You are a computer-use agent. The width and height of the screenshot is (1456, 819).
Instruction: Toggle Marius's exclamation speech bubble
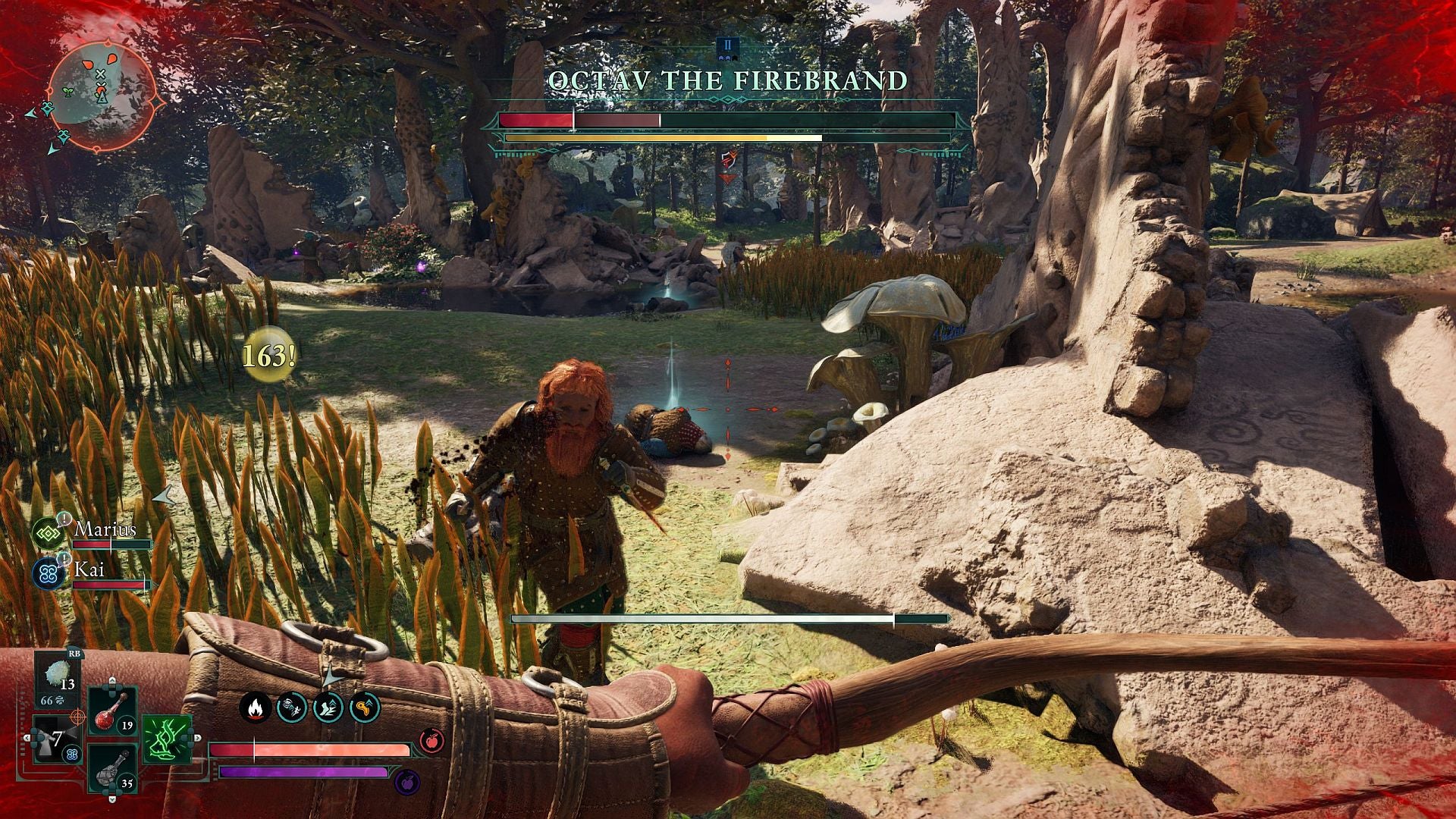point(64,519)
